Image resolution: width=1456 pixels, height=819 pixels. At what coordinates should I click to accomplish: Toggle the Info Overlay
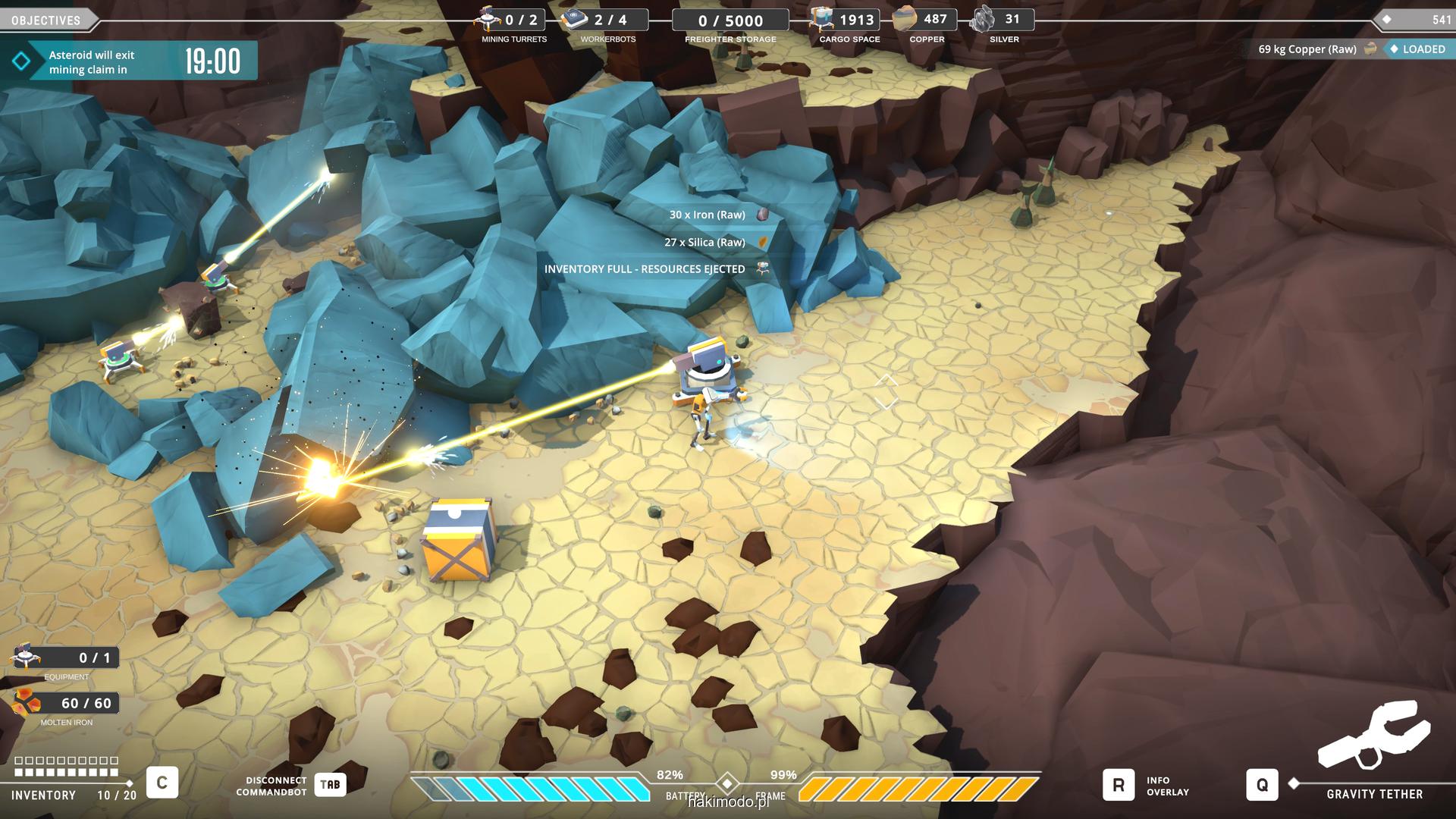pyautogui.click(x=1119, y=785)
